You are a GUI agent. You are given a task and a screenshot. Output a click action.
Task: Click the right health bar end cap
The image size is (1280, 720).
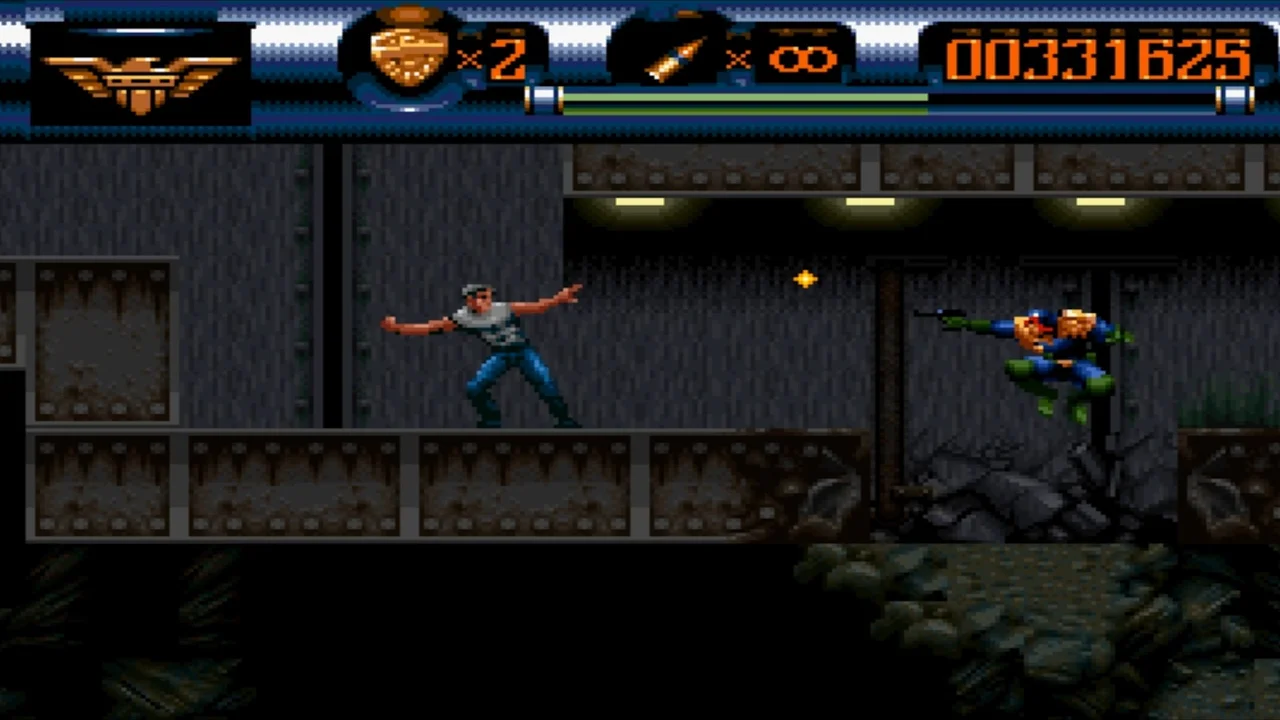1235,99
